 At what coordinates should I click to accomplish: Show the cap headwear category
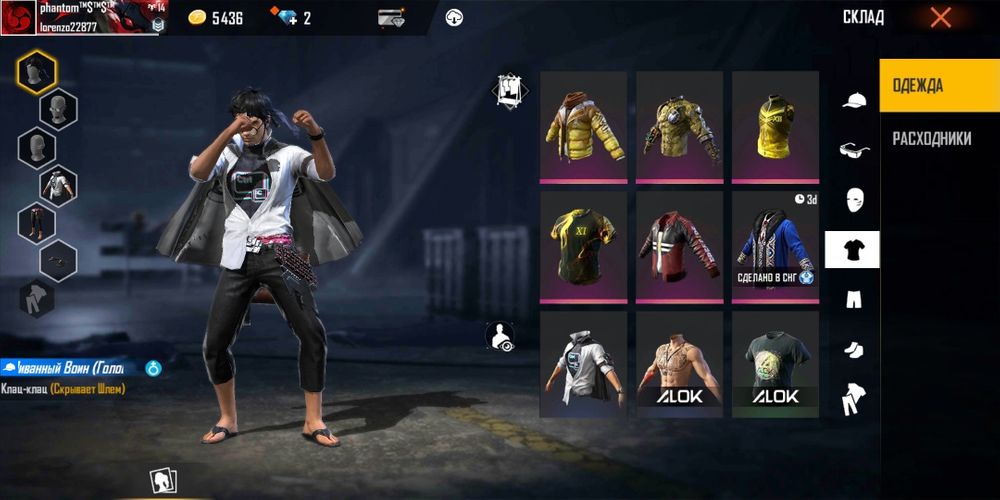pyautogui.click(x=853, y=99)
